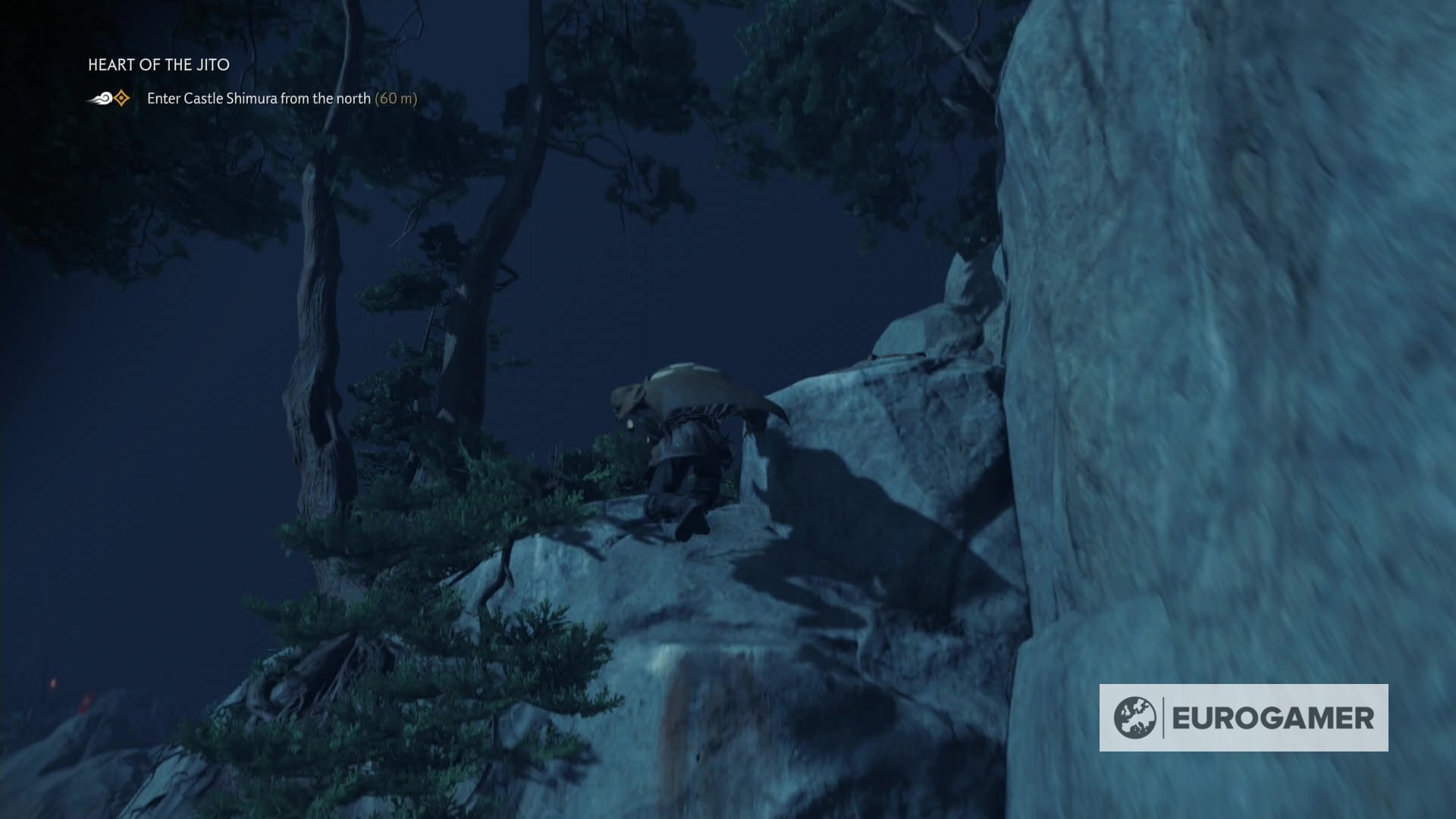
Task: Click the Enter Castle Shimura objective text
Action: pos(258,99)
